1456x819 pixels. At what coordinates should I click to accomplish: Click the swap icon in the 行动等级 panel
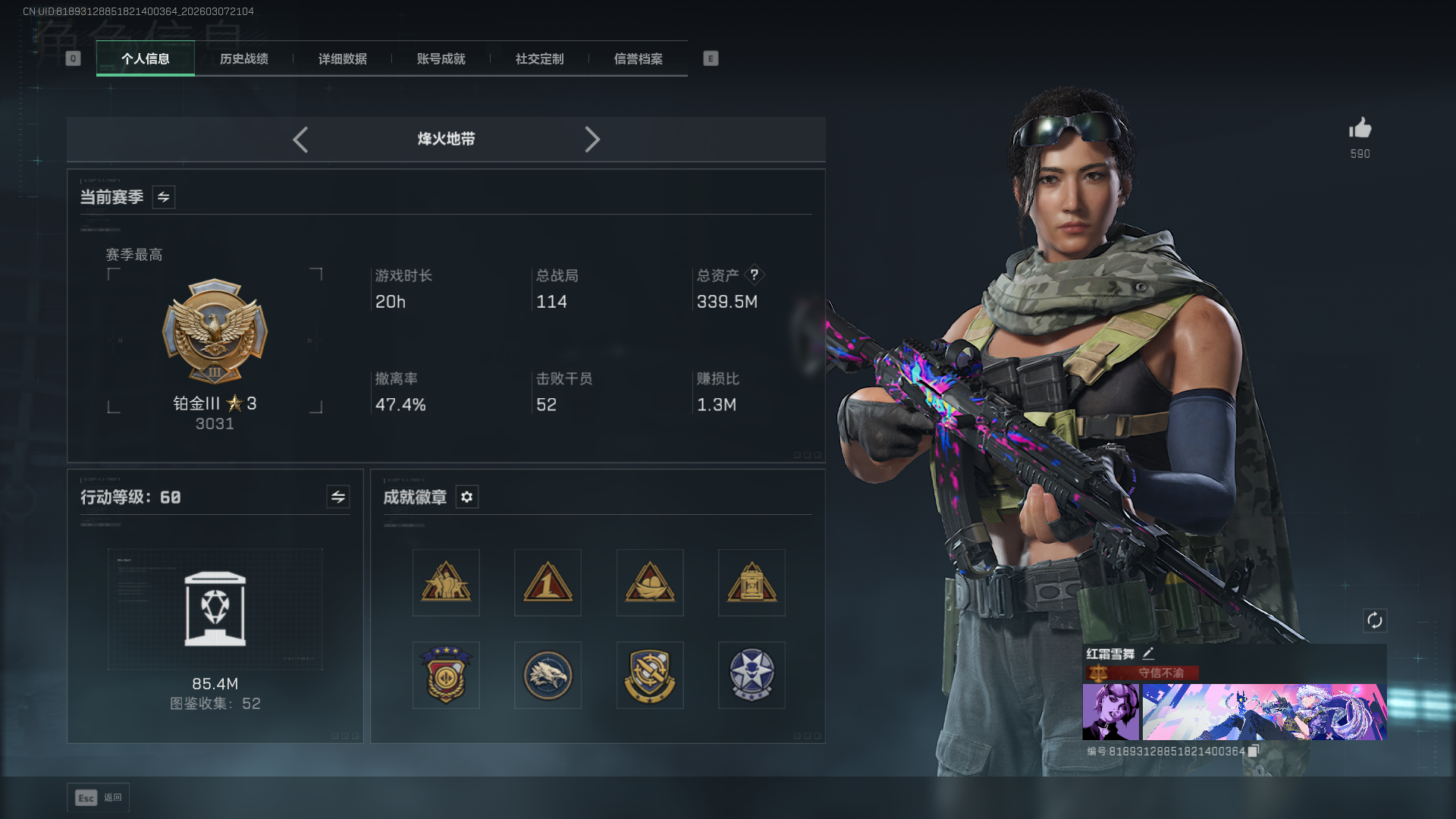(337, 497)
